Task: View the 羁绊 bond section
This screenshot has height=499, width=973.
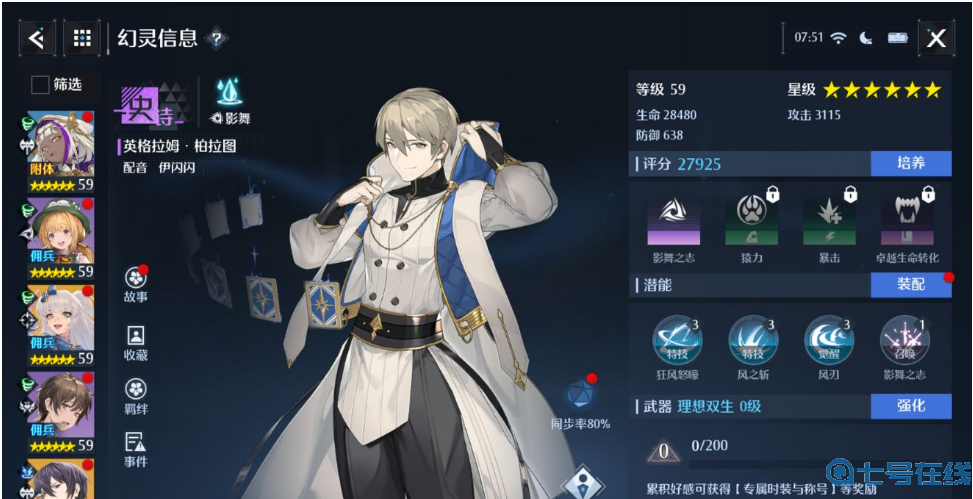Action: [x=136, y=396]
